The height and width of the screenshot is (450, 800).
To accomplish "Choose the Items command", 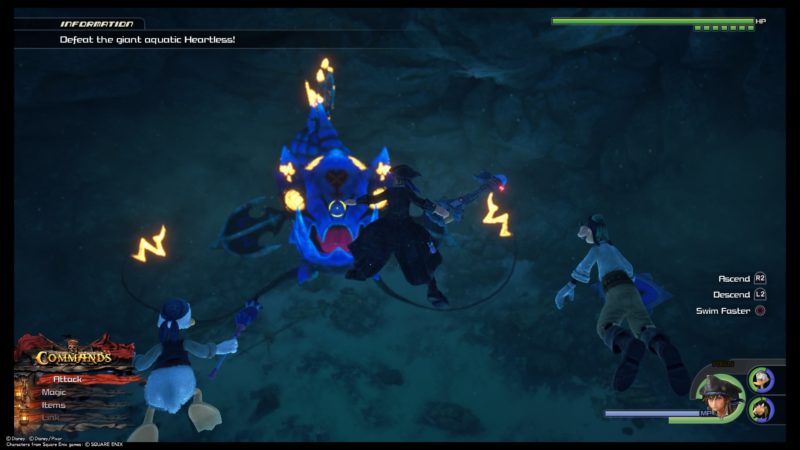I will coord(54,405).
